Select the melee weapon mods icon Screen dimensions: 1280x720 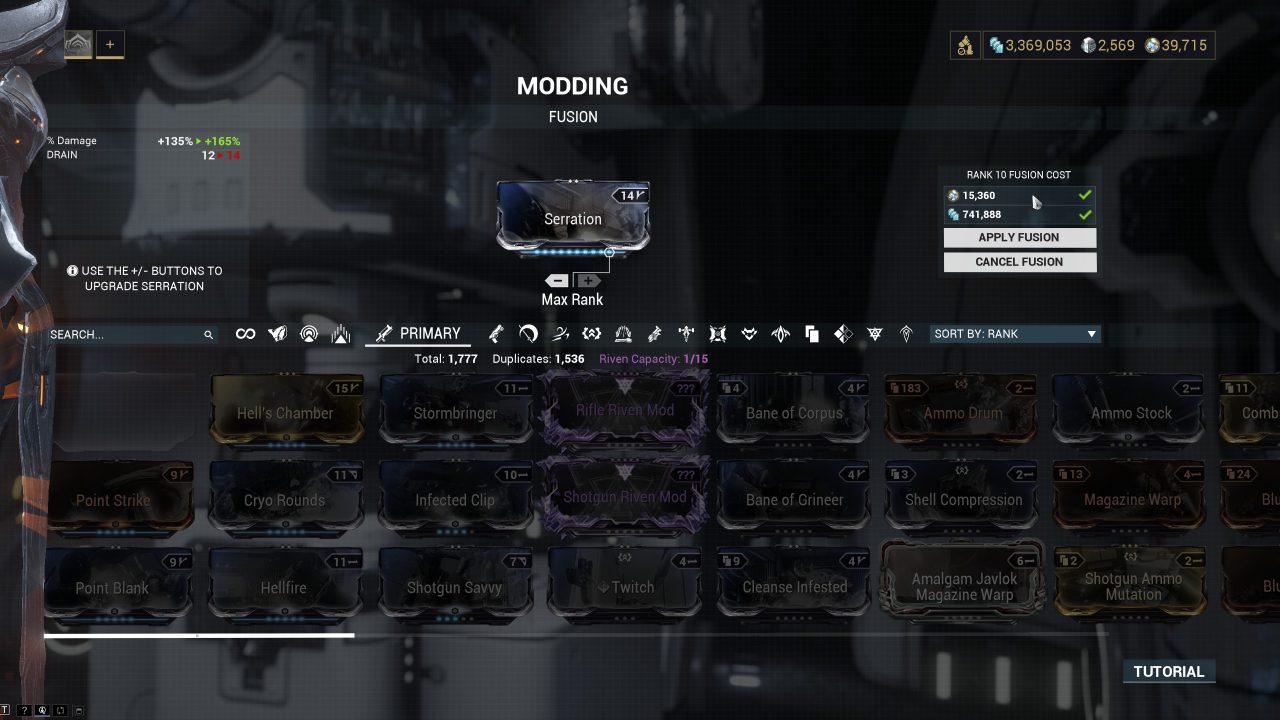coord(526,333)
